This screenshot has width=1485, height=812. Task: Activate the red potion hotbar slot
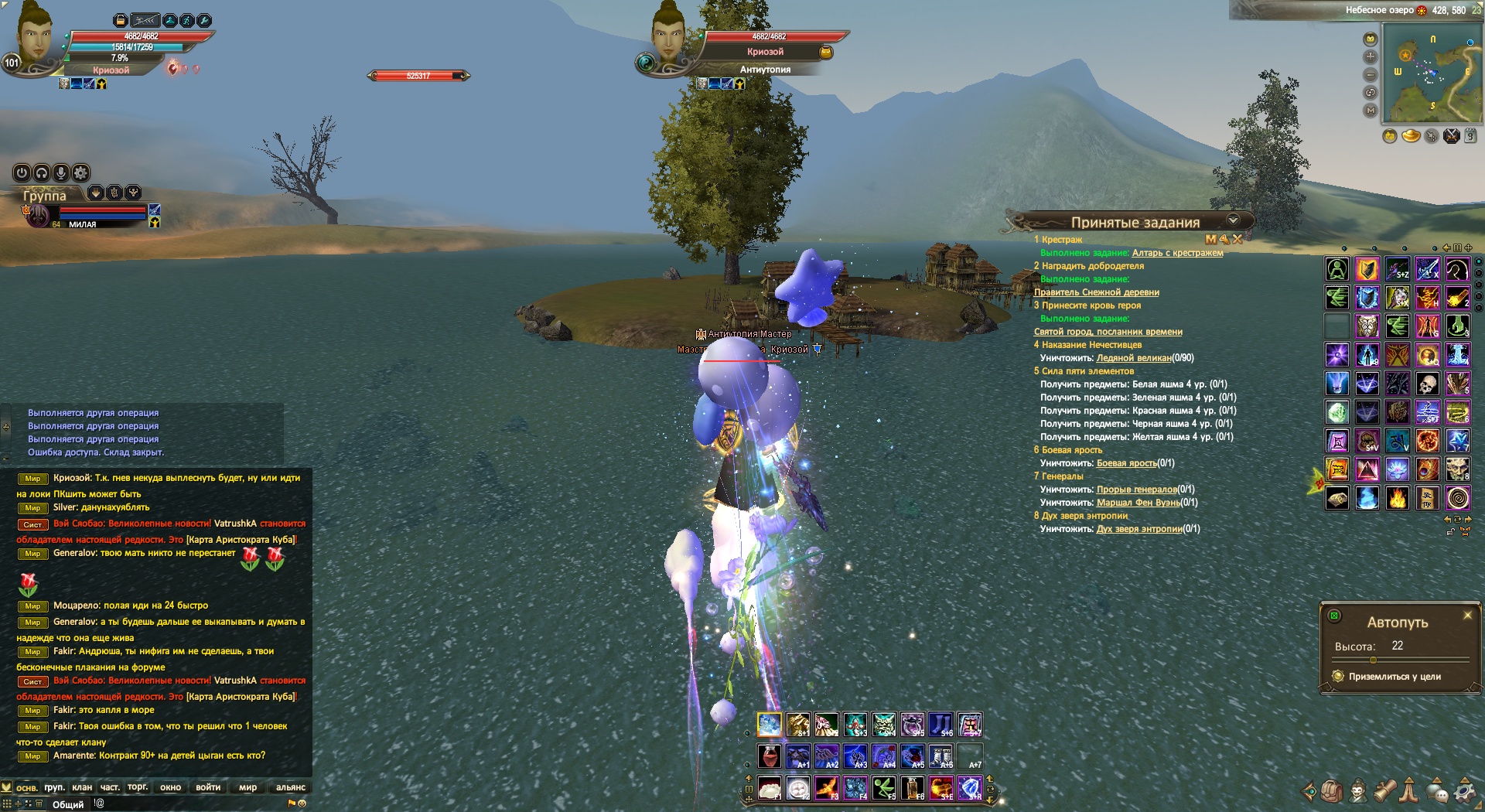tap(769, 756)
